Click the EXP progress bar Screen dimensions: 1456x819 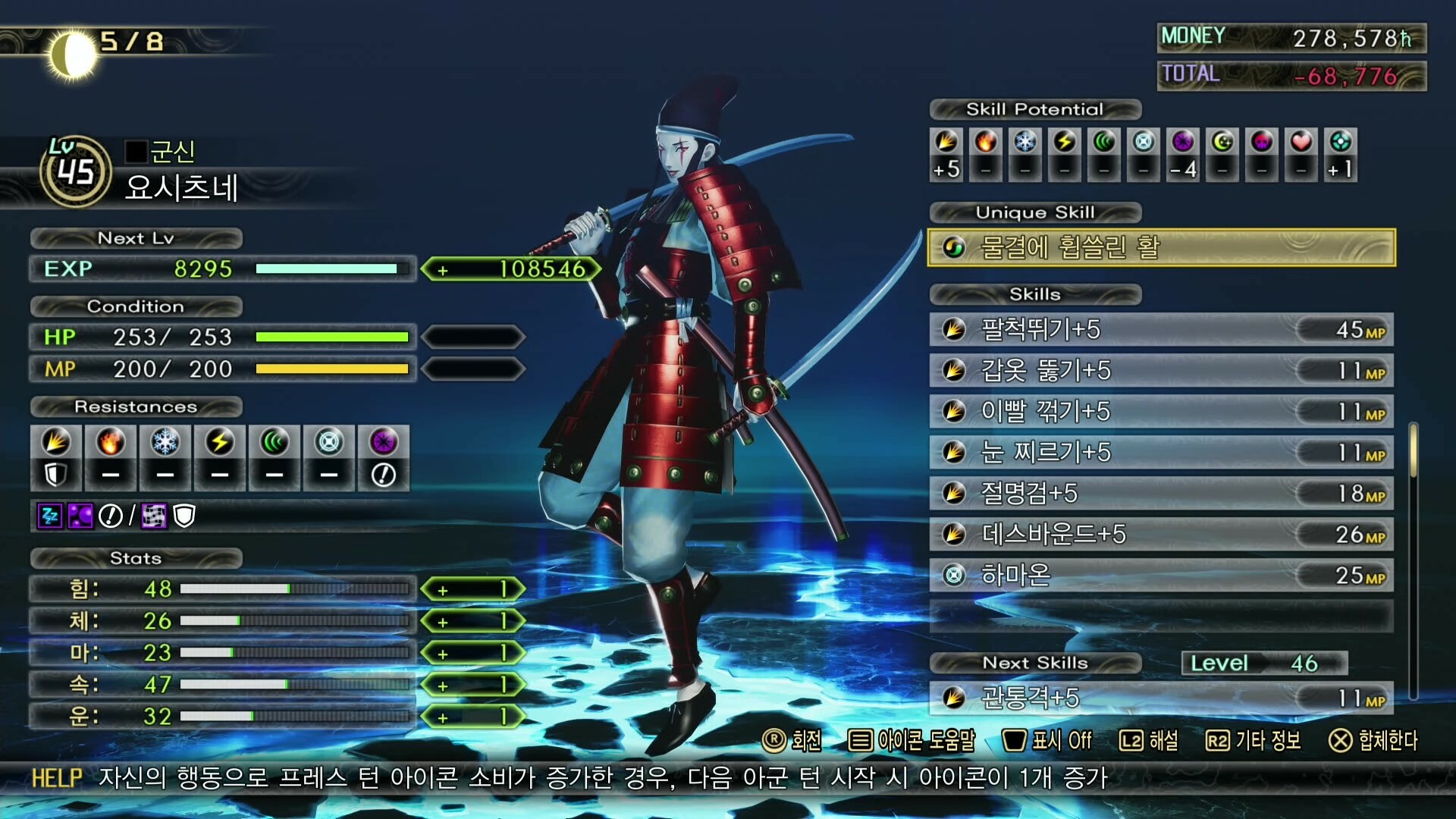point(332,269)
